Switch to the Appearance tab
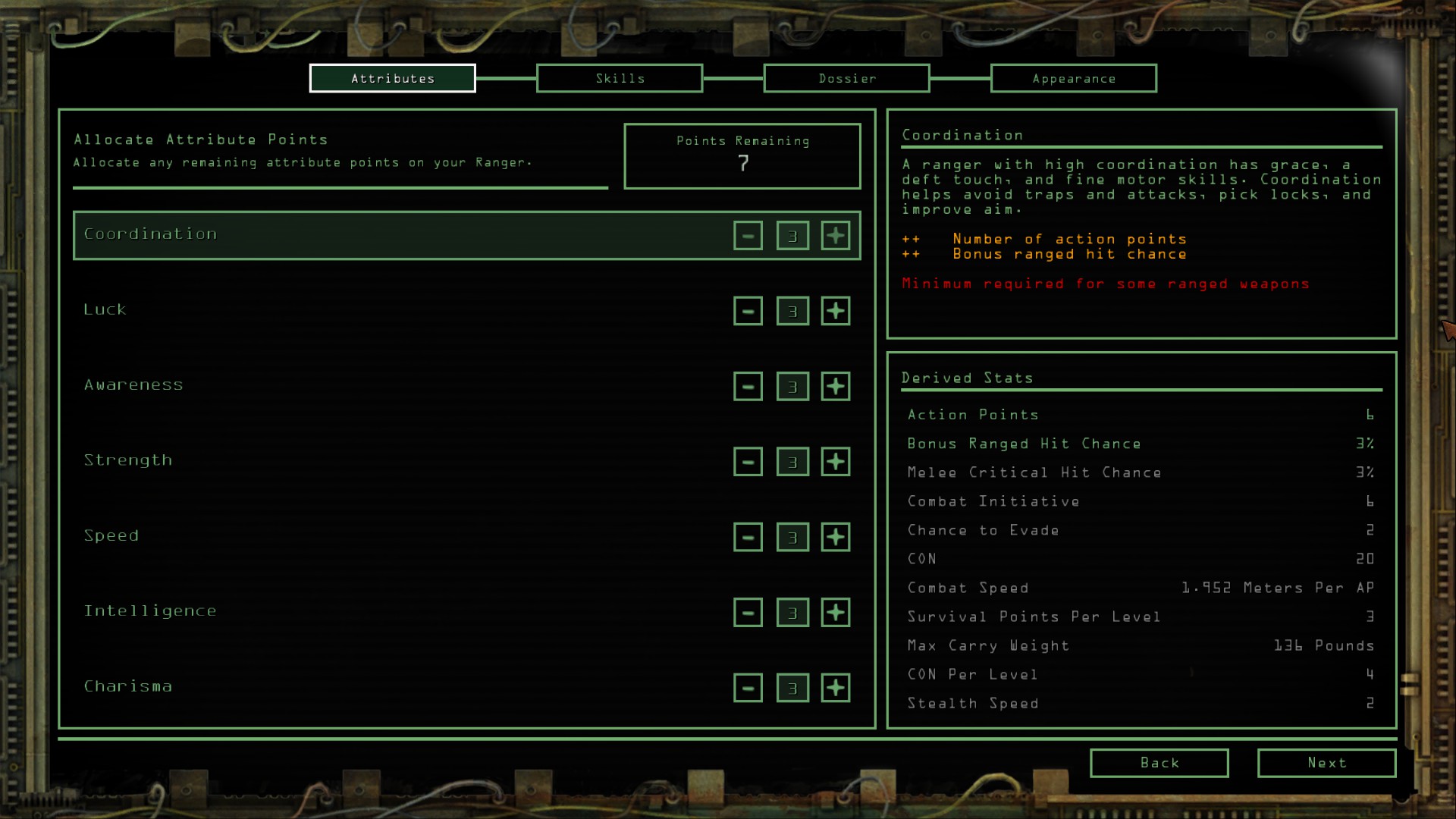This screenshot has width=1456, height=819. (1073, 78)
